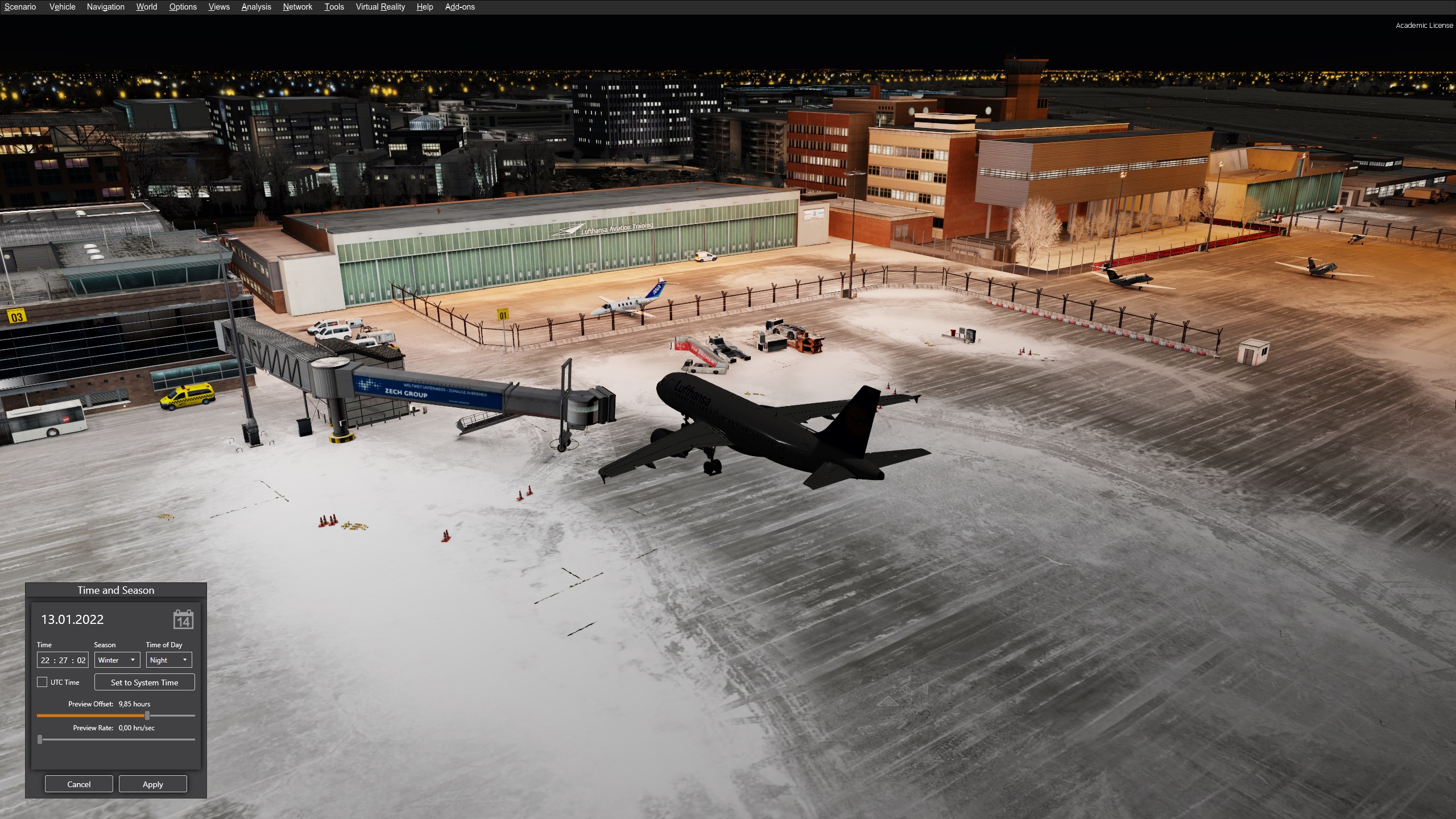Open the Views menu
Viewport: 1456px width, 819px height.
219,7
